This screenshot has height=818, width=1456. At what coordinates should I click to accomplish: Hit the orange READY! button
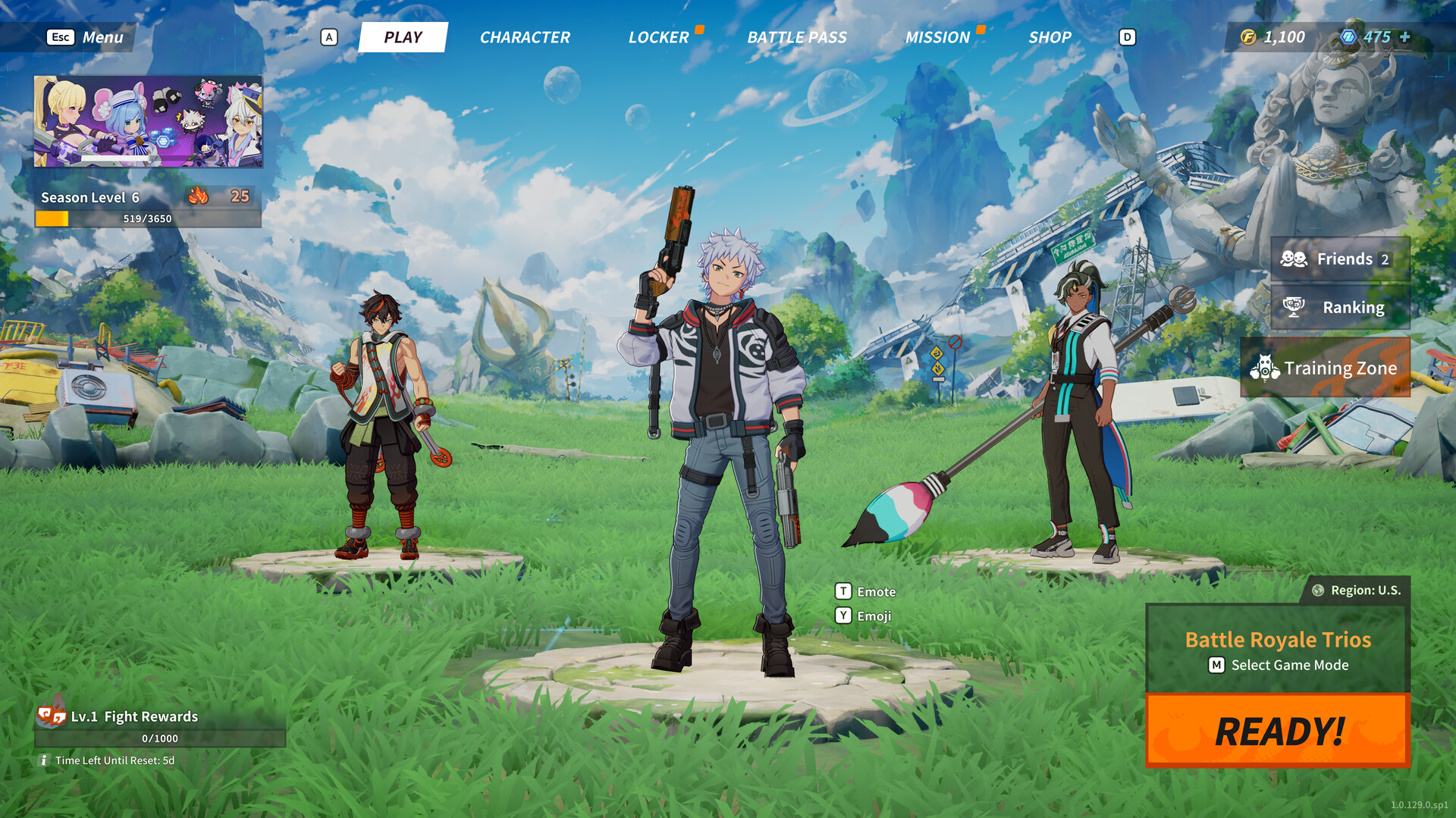(1278, 731)
